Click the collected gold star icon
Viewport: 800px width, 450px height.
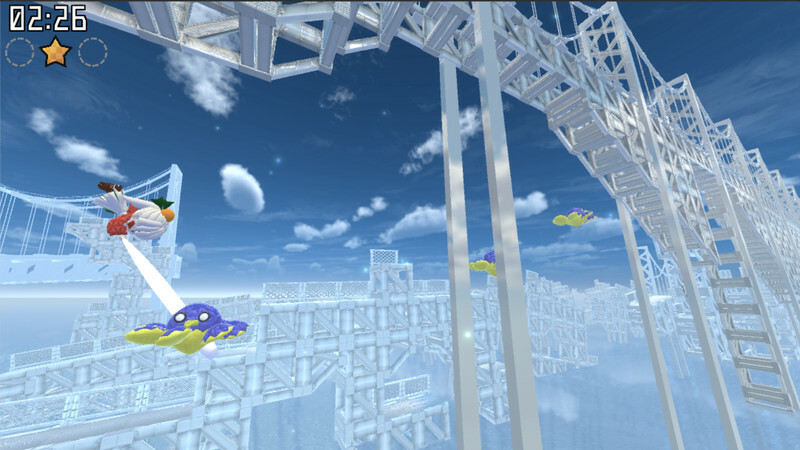55,51
